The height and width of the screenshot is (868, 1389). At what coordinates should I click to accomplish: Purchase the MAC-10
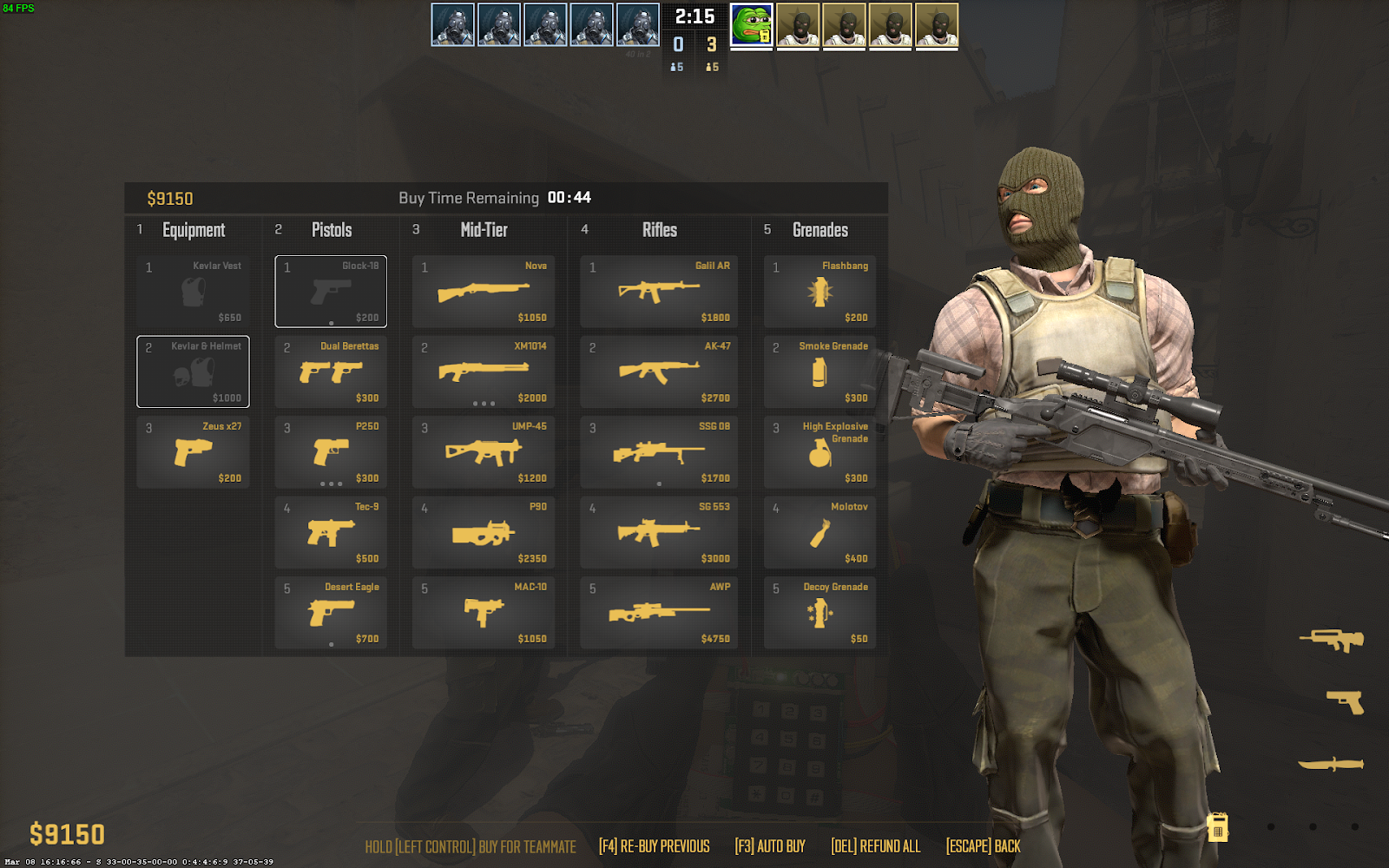coord(484,613)
